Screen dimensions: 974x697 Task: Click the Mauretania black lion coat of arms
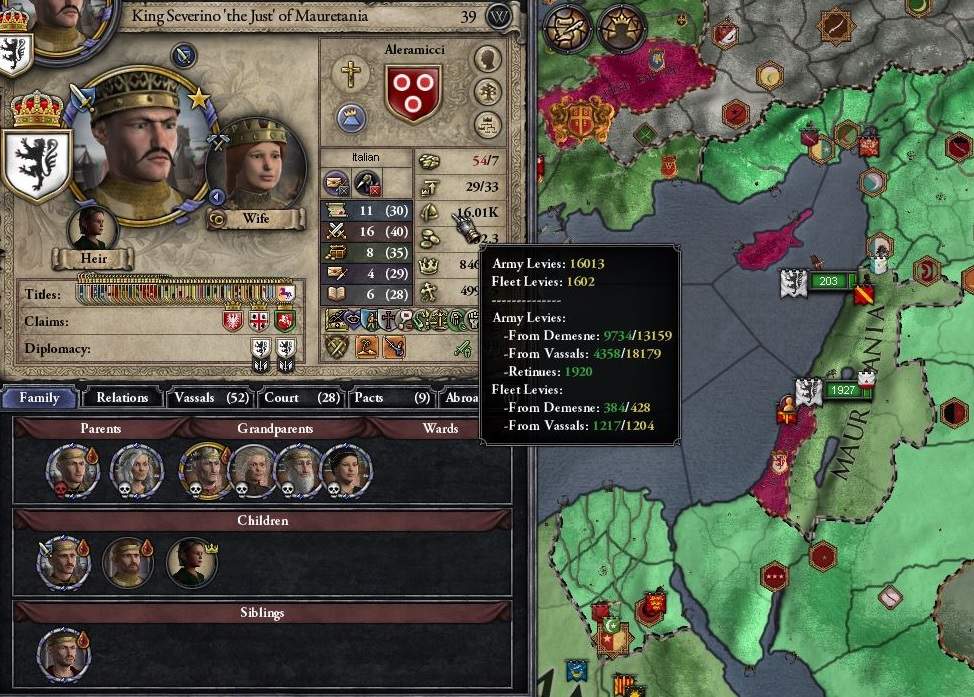[x=36, y=165]
